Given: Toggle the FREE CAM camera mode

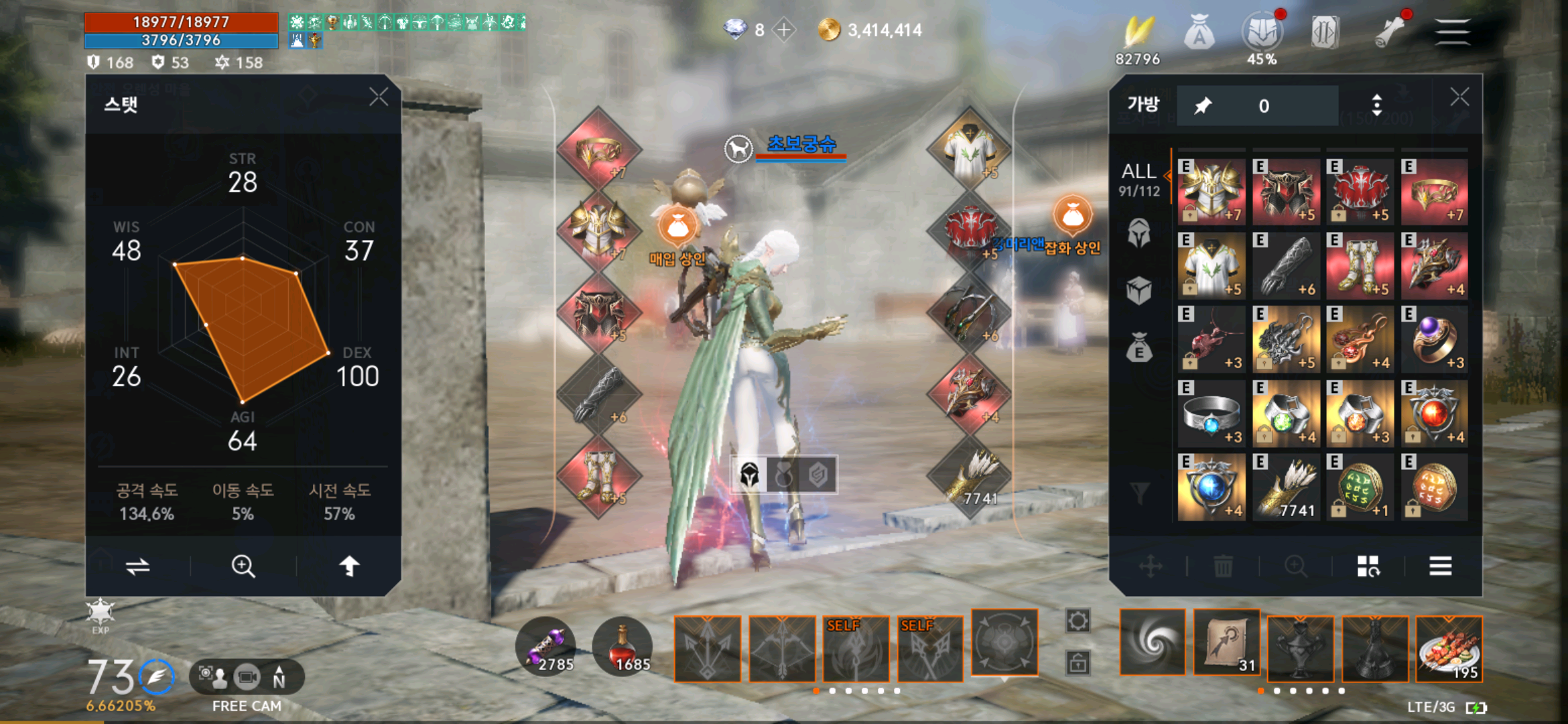Looking at the screenshot, I should click(x=247, y=678).
